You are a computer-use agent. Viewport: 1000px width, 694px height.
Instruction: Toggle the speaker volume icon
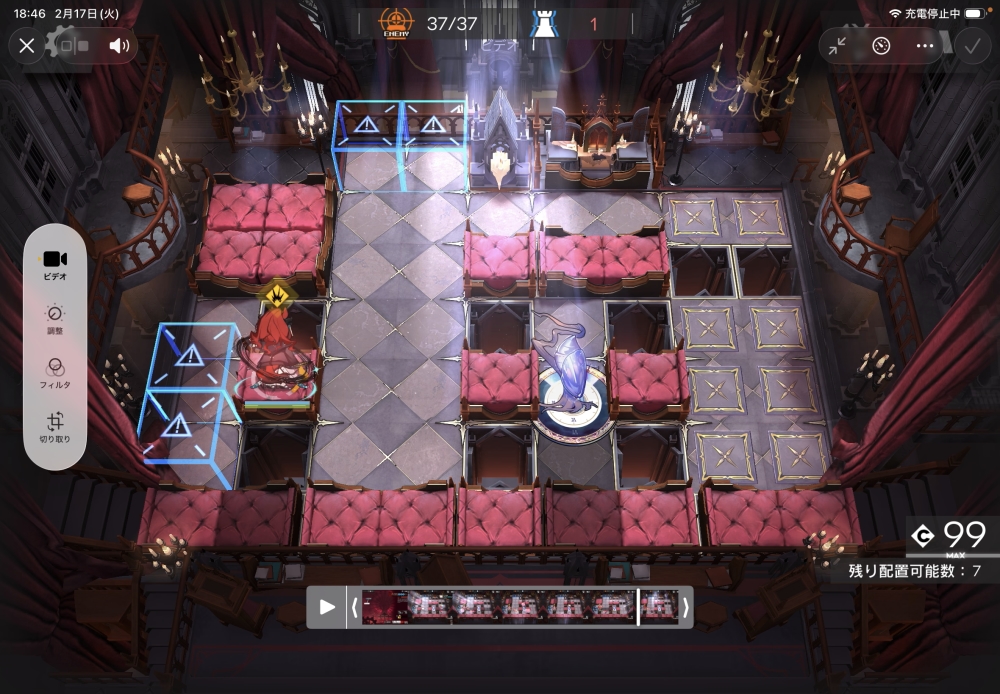(x=119, y=45)
